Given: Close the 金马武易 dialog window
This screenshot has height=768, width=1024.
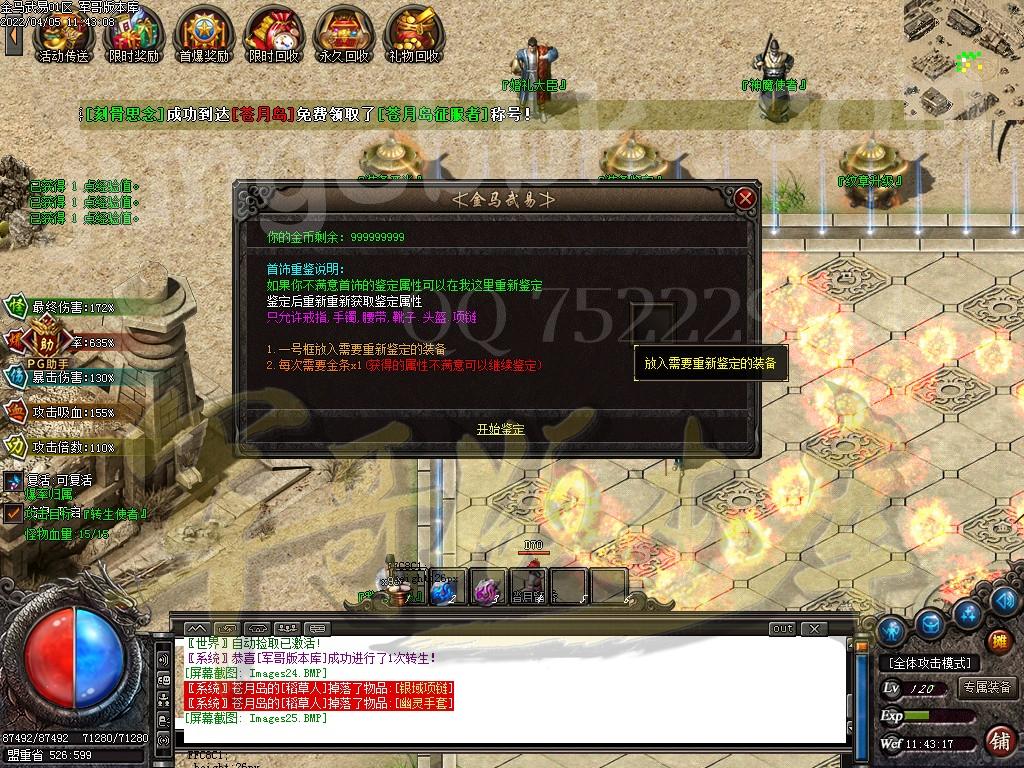Looking at the screenshot, I should (x=744, y=198).
